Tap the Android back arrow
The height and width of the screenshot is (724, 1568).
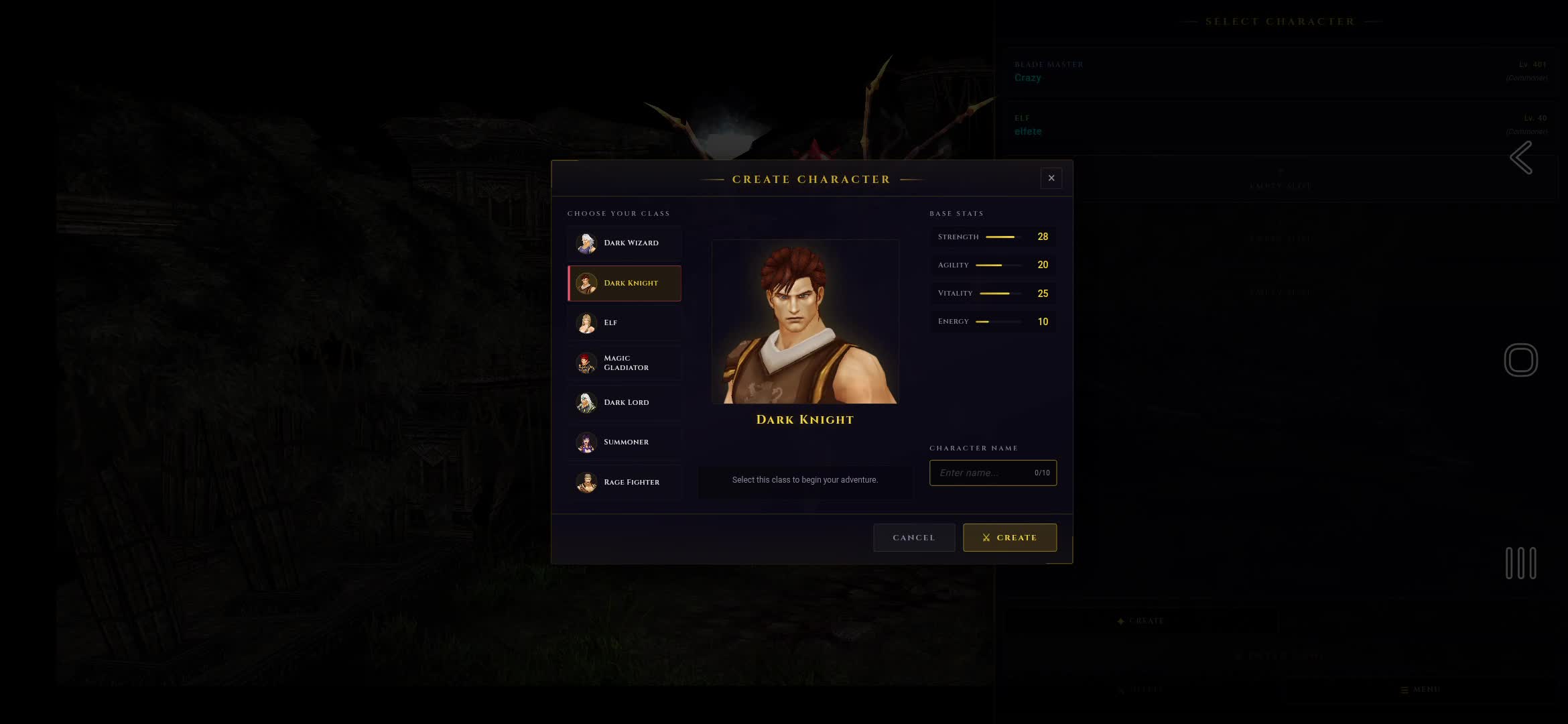point(1521,158)
